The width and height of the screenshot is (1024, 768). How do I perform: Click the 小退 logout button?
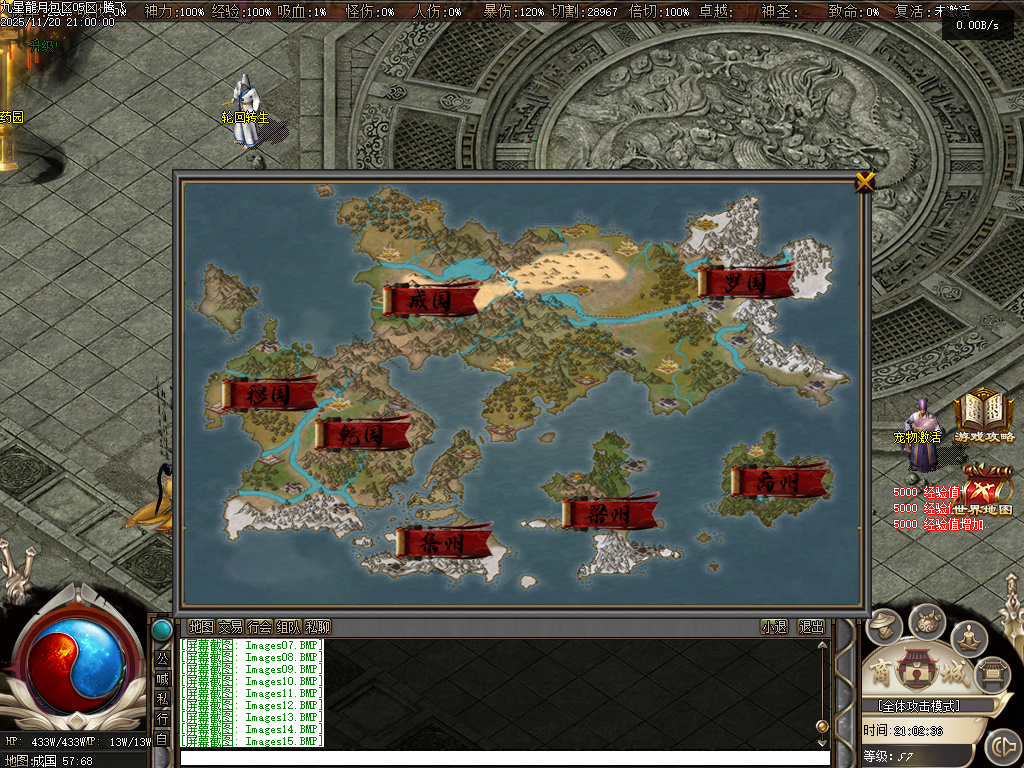pyautogui.click(x=774, y=627)
